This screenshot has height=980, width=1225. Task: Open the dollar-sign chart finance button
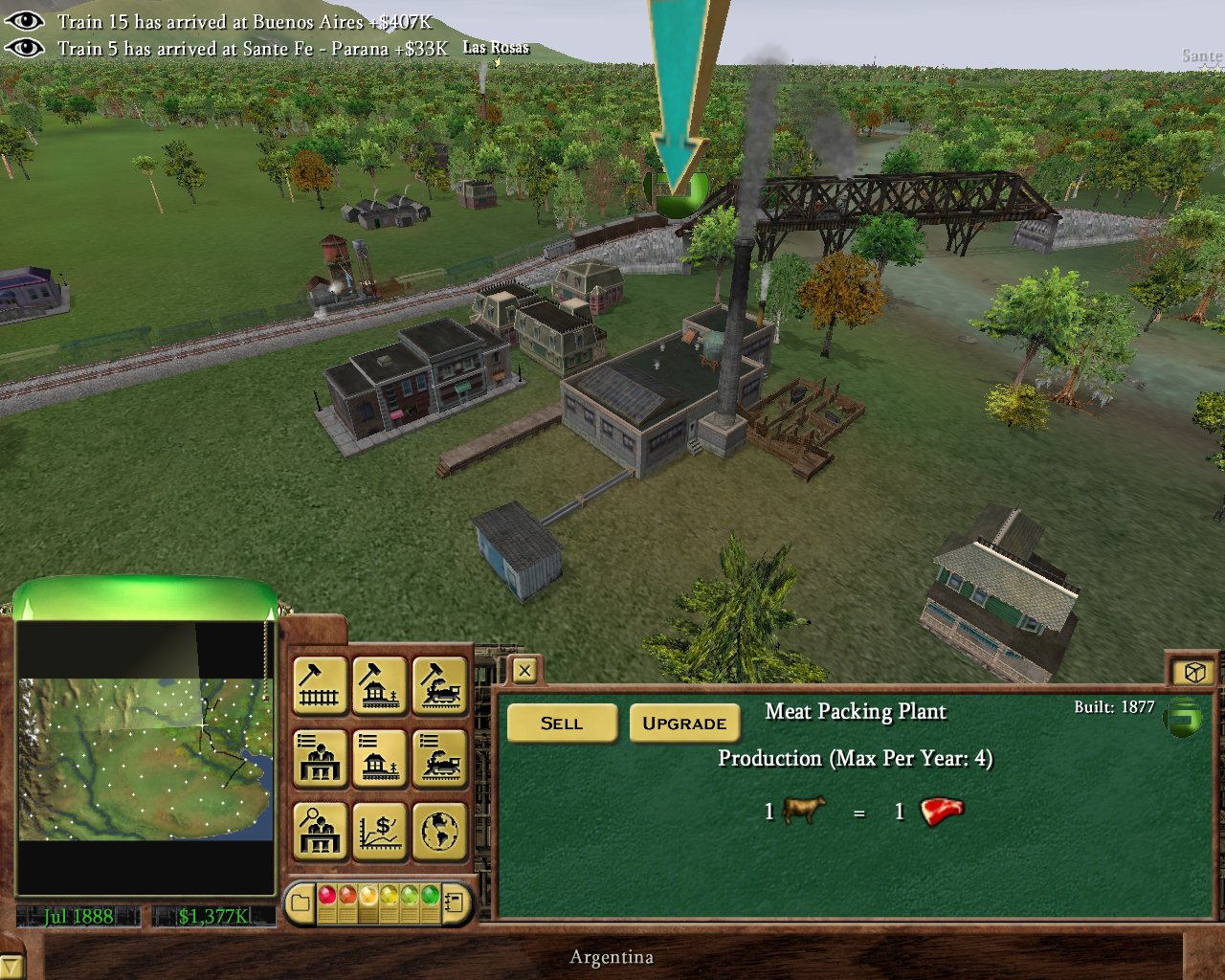[380, 831]
